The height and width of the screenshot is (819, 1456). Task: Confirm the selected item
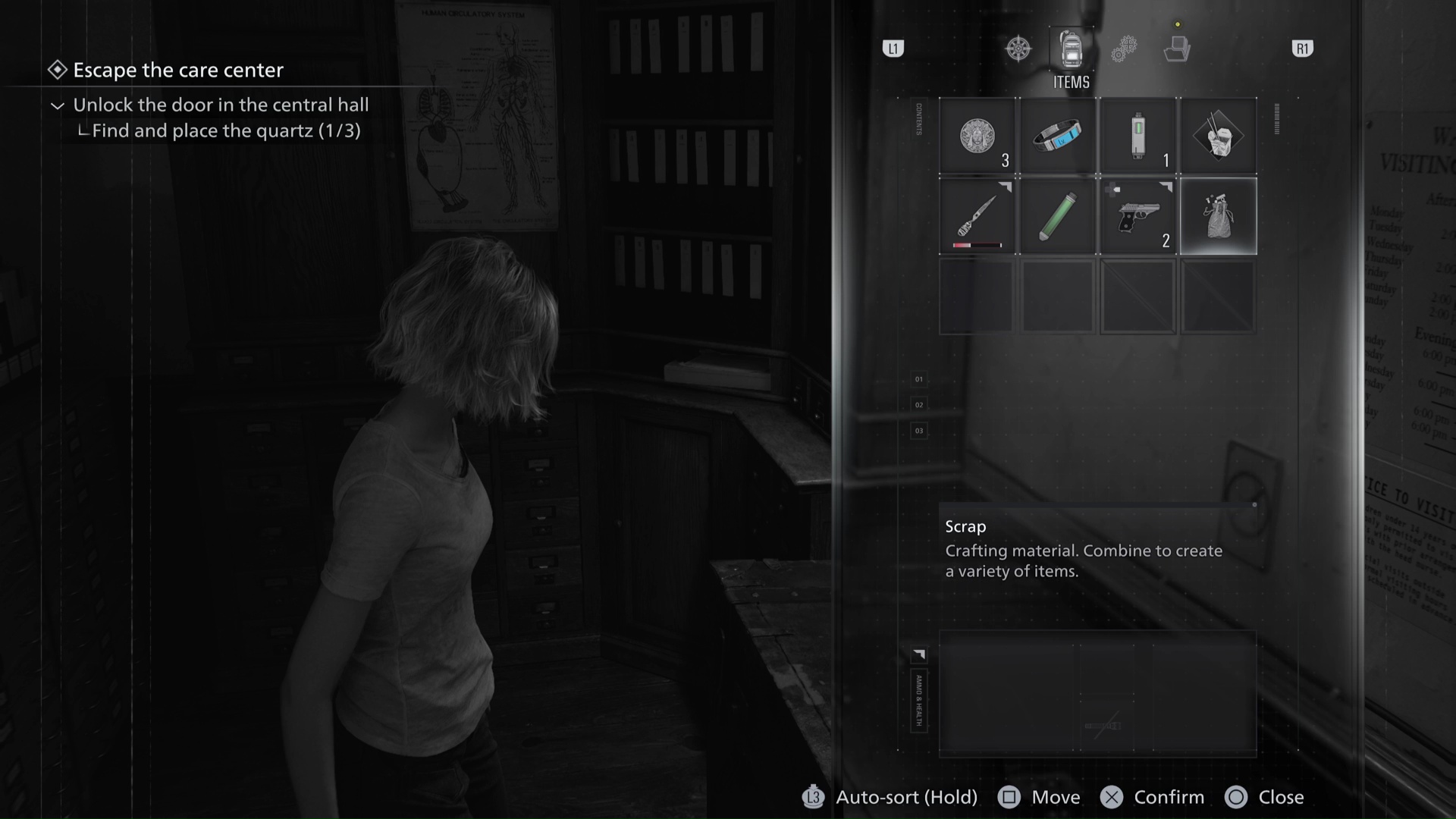click(1153, 797)
